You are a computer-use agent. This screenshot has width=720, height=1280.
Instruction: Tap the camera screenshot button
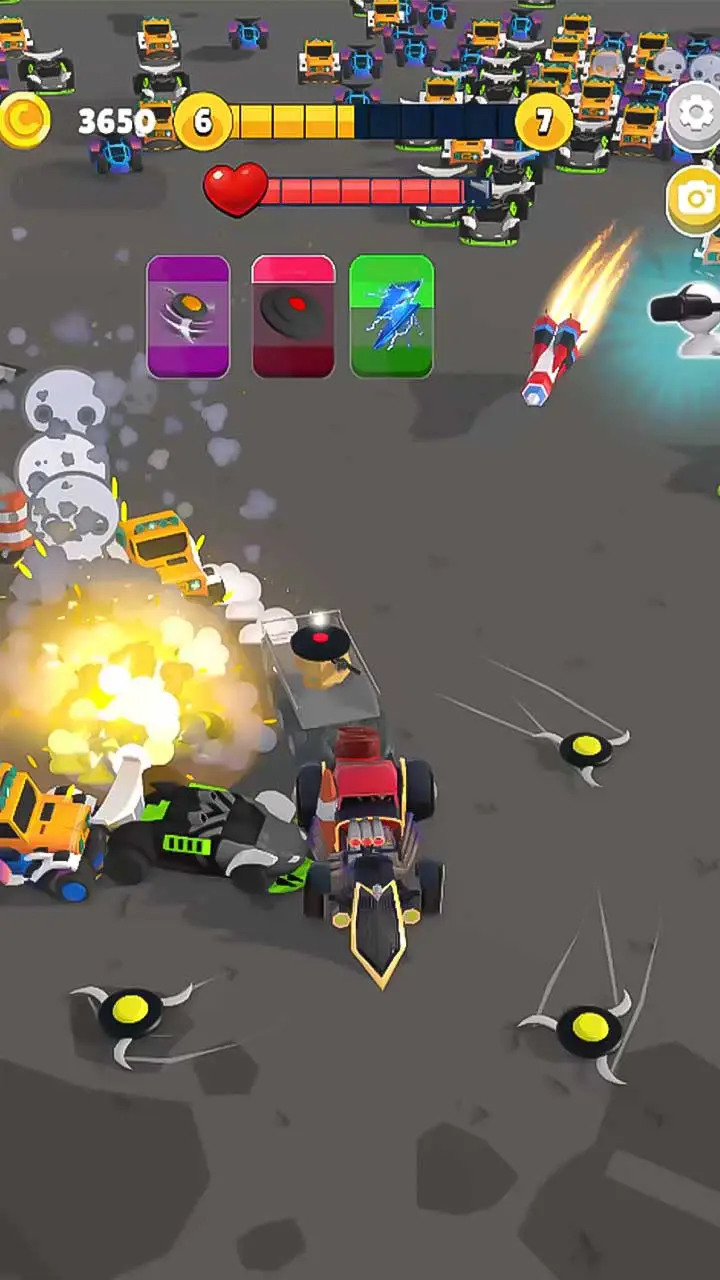(696, 198)
